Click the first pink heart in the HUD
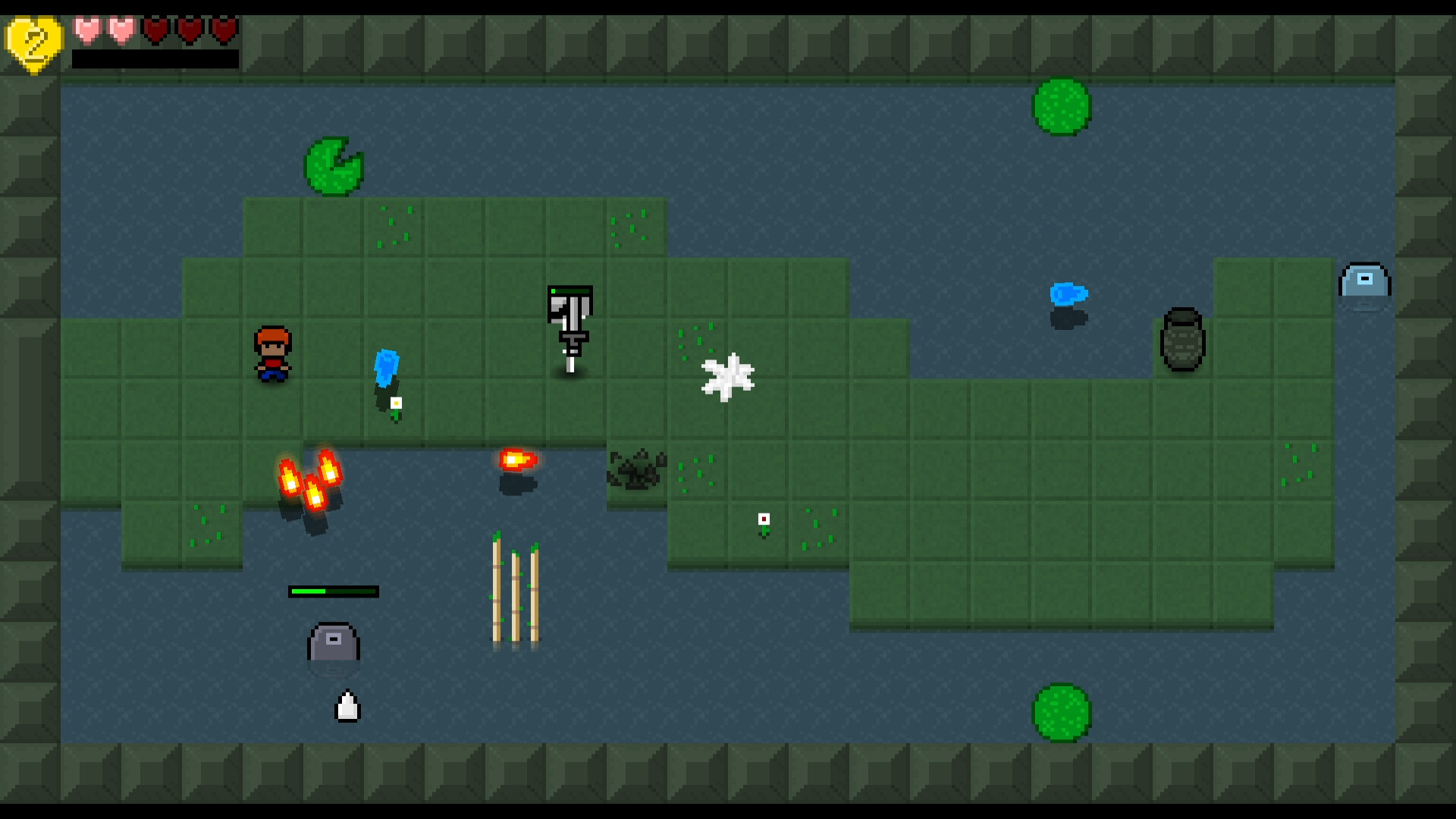This screenshot has height=819, width=1456. [x=86, y=30]
